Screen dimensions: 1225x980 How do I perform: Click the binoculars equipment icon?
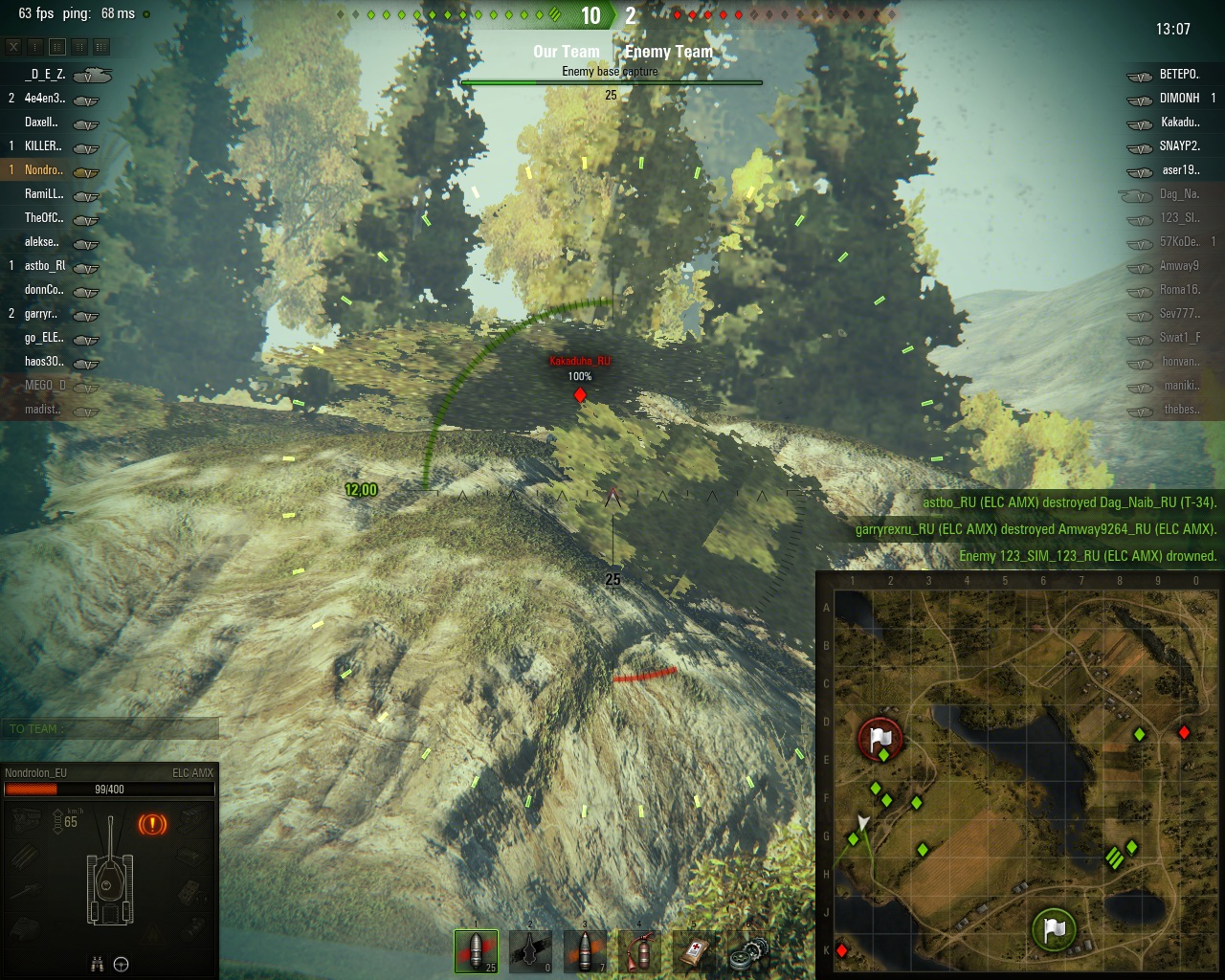[97, 965]
